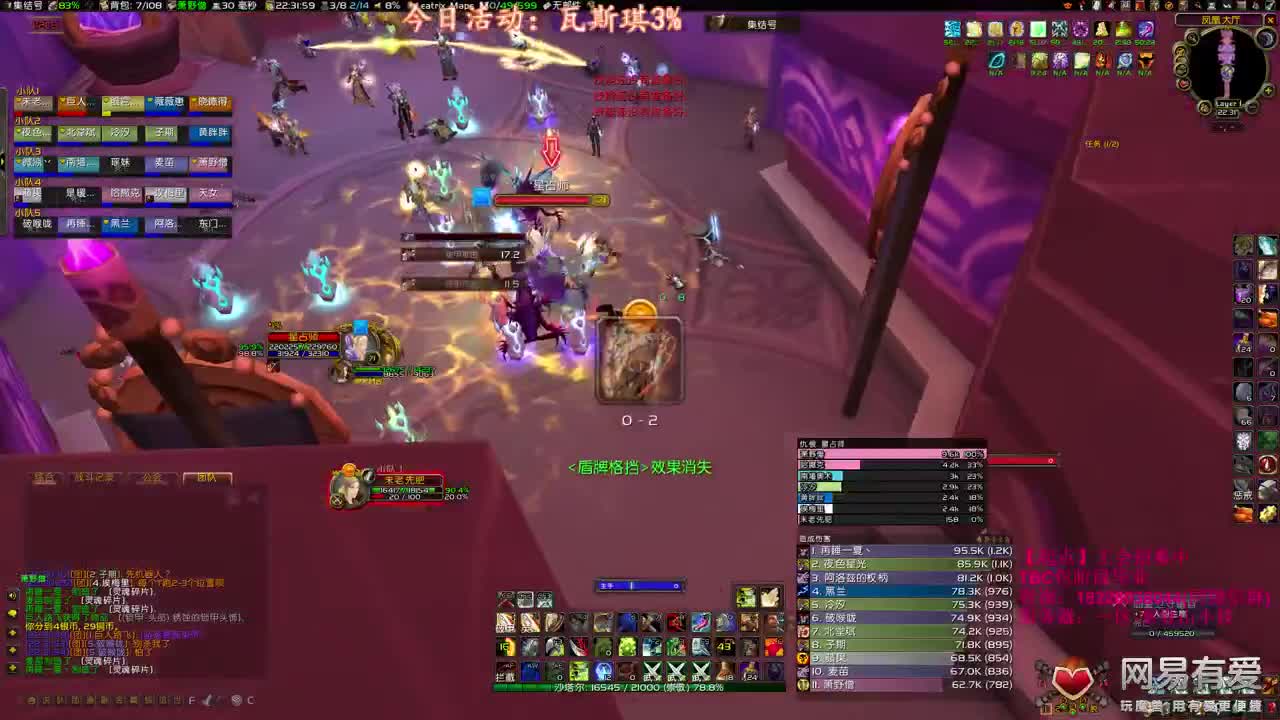Open the 公会 chat tab

point(153,477)
